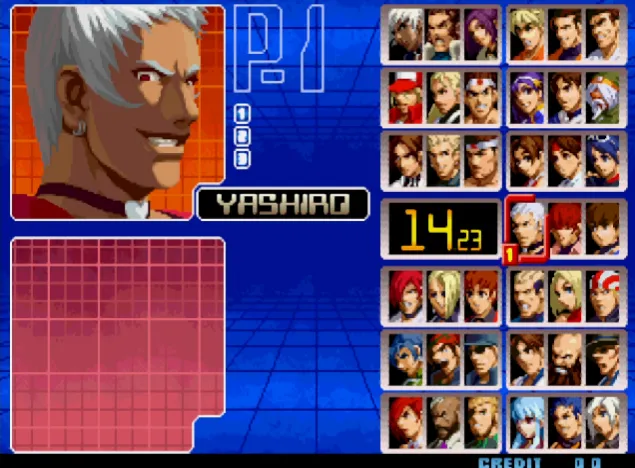This screenshot has height=468, width=635.
Task: Choose Kula Diamond with light blue hair
Action: coord(526,420)
